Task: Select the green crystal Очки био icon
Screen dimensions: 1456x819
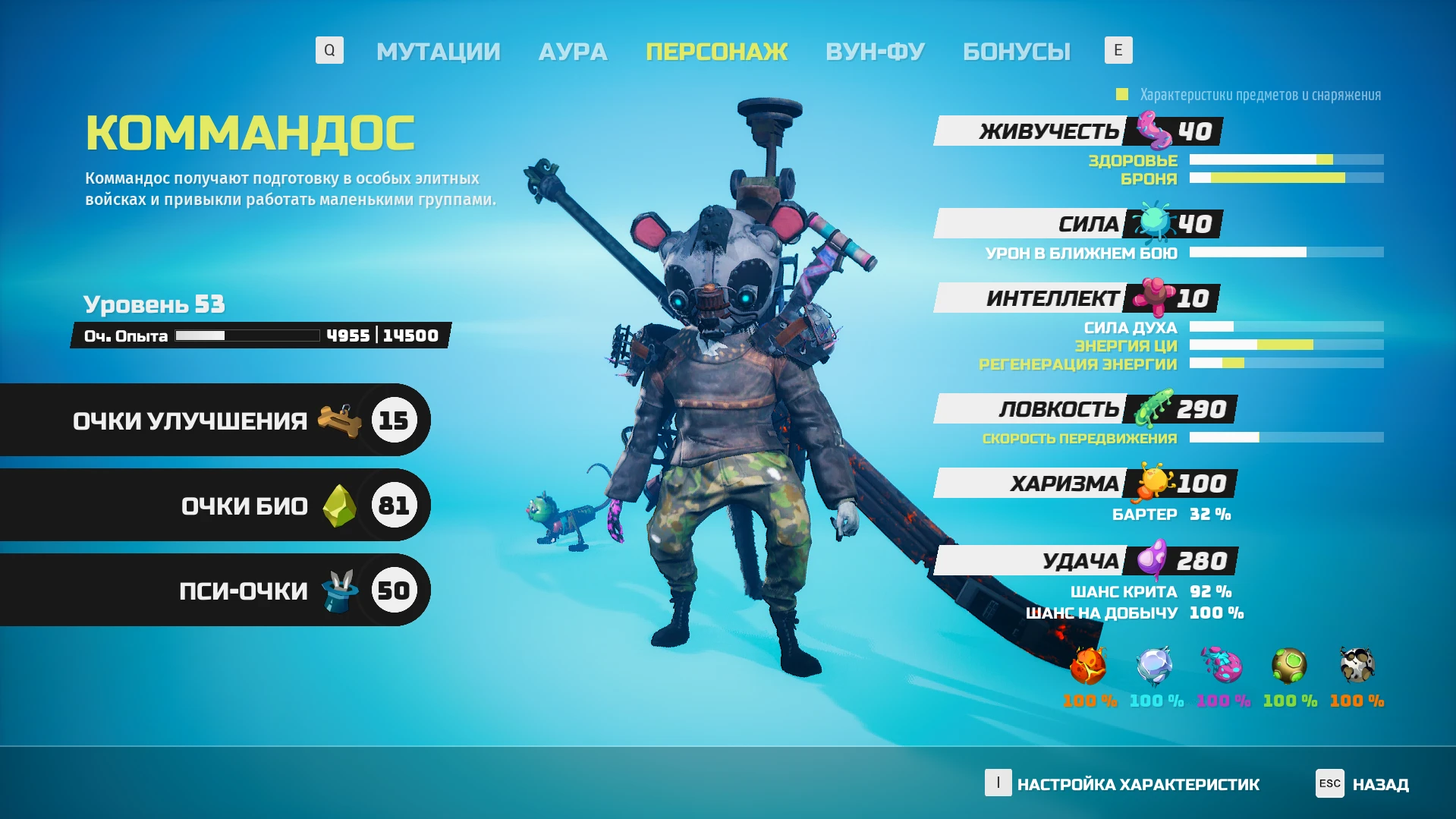Action: pos(338,504)
